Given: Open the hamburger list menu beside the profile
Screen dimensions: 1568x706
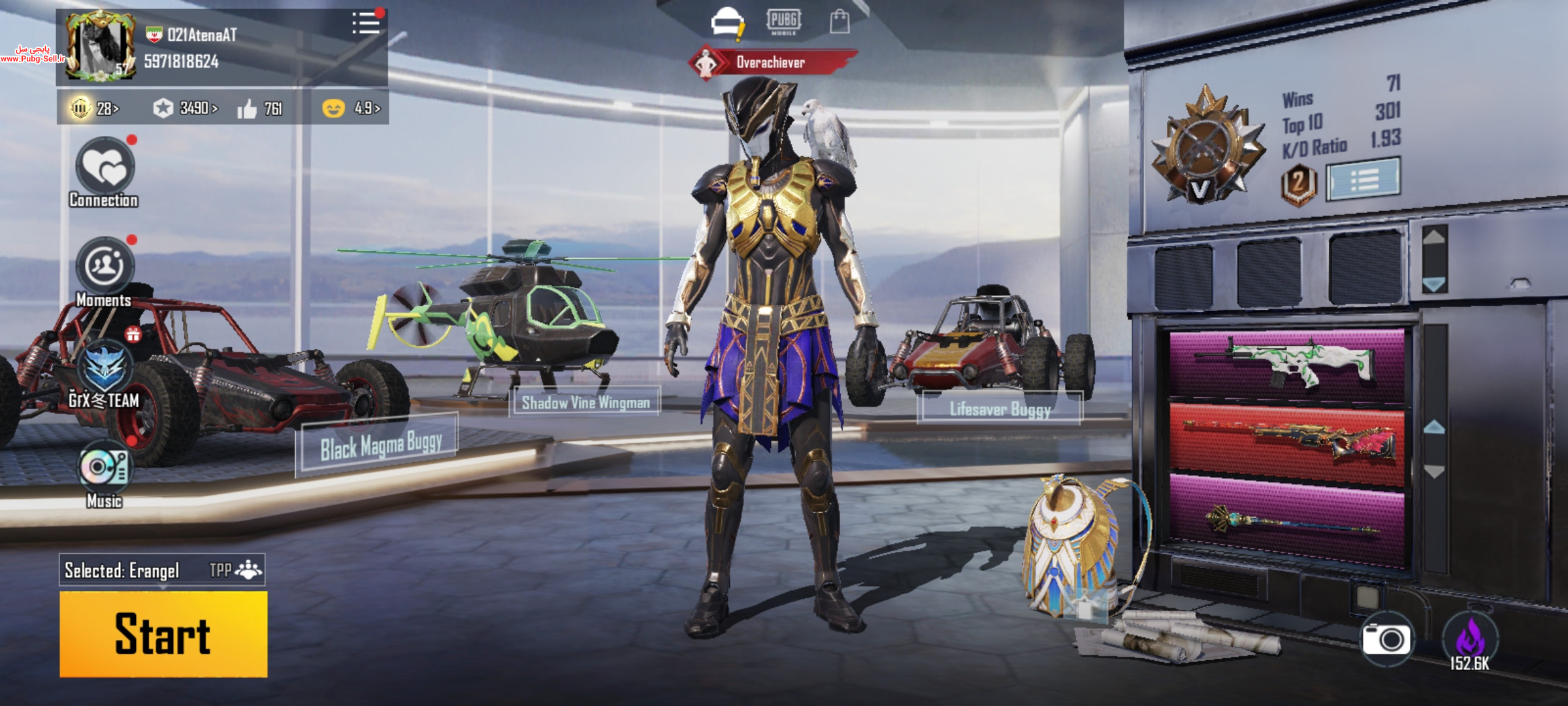Looking at the screenshot, I should (x=366, y=24).
